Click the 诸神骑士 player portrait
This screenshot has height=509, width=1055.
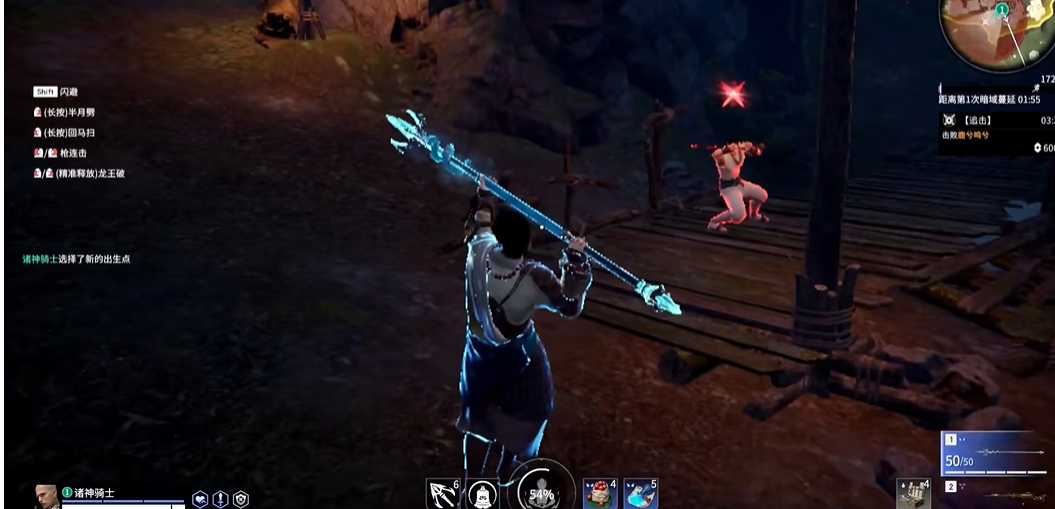[x=45, y=496]
